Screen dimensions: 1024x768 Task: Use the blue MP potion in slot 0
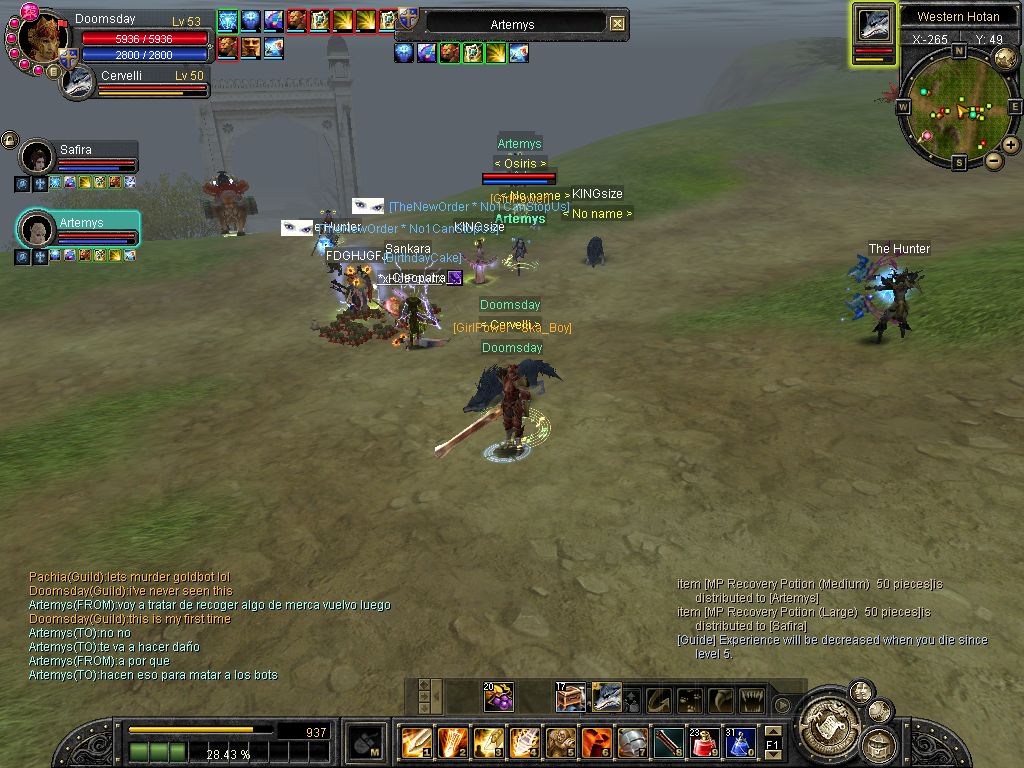(739, 742)
